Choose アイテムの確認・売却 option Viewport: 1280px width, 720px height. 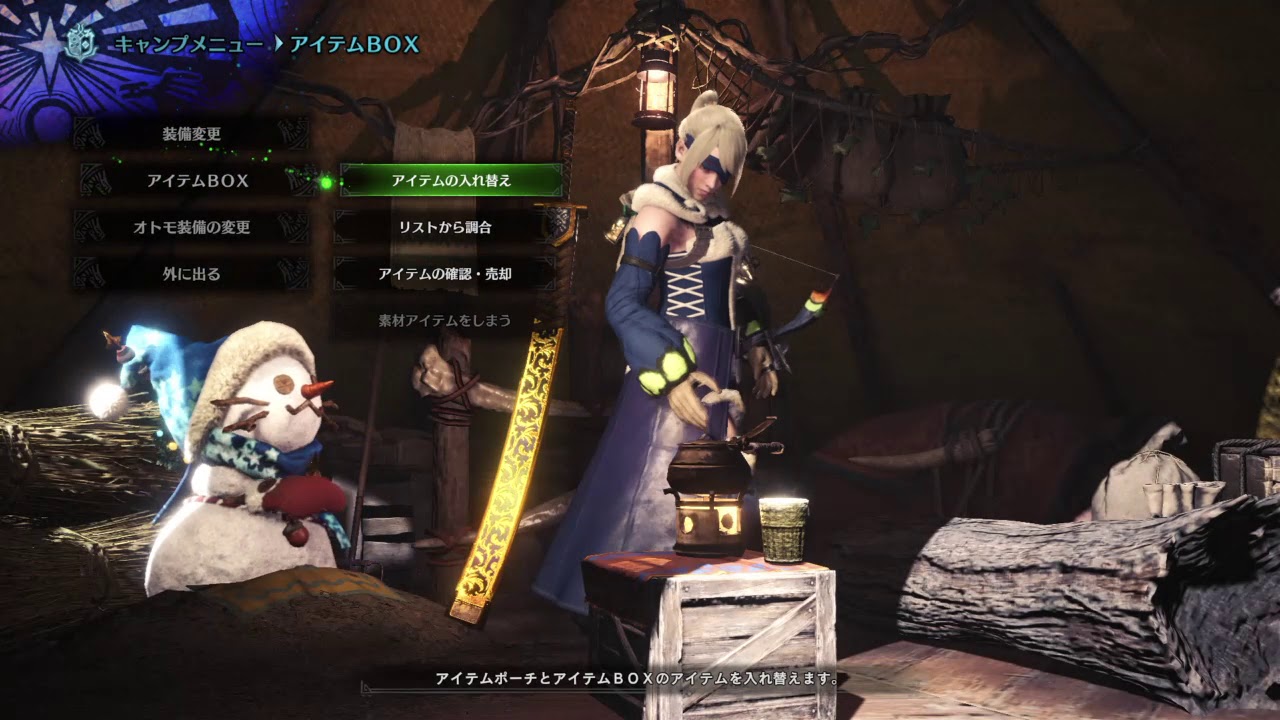(x=445, y=273)
